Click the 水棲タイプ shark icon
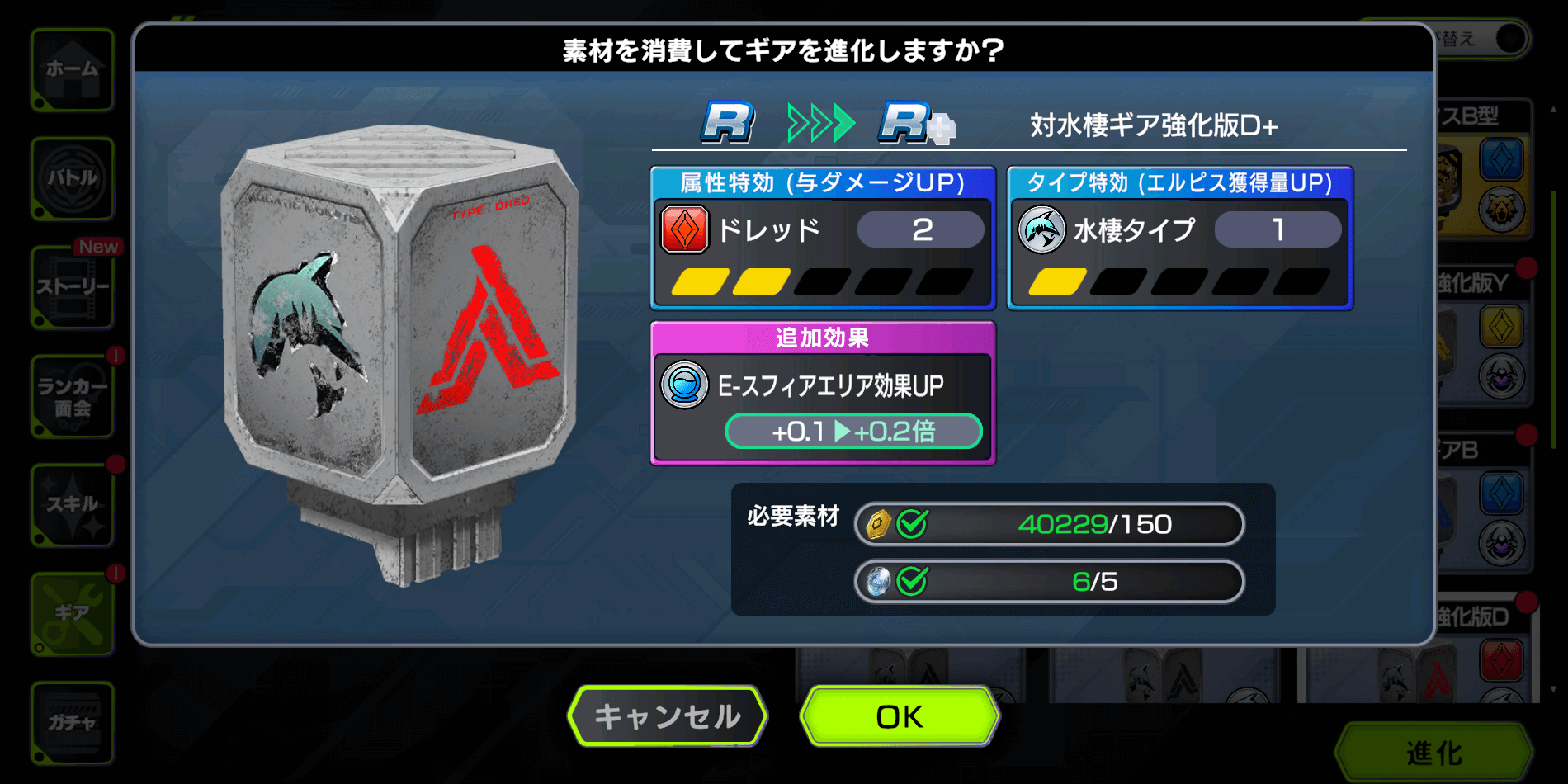1568x784 pixels. pos(1042,229)
